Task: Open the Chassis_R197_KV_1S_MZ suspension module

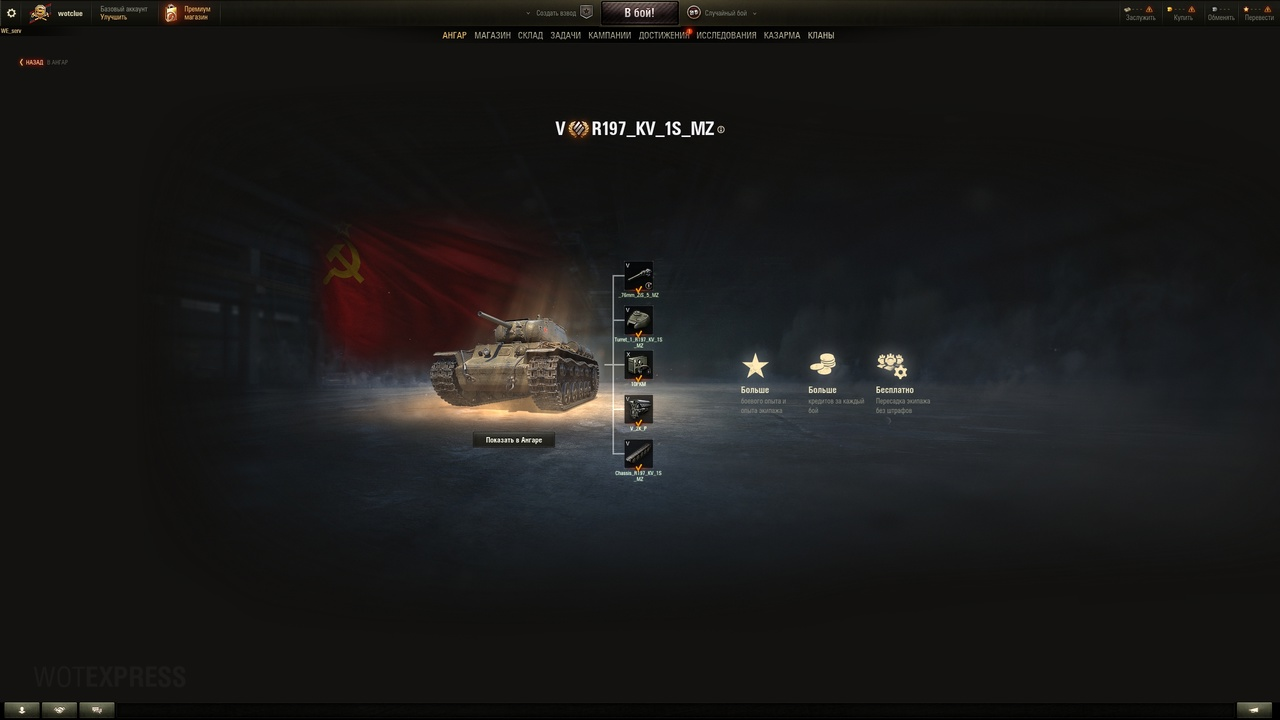Action: click(x=637, y=455)
